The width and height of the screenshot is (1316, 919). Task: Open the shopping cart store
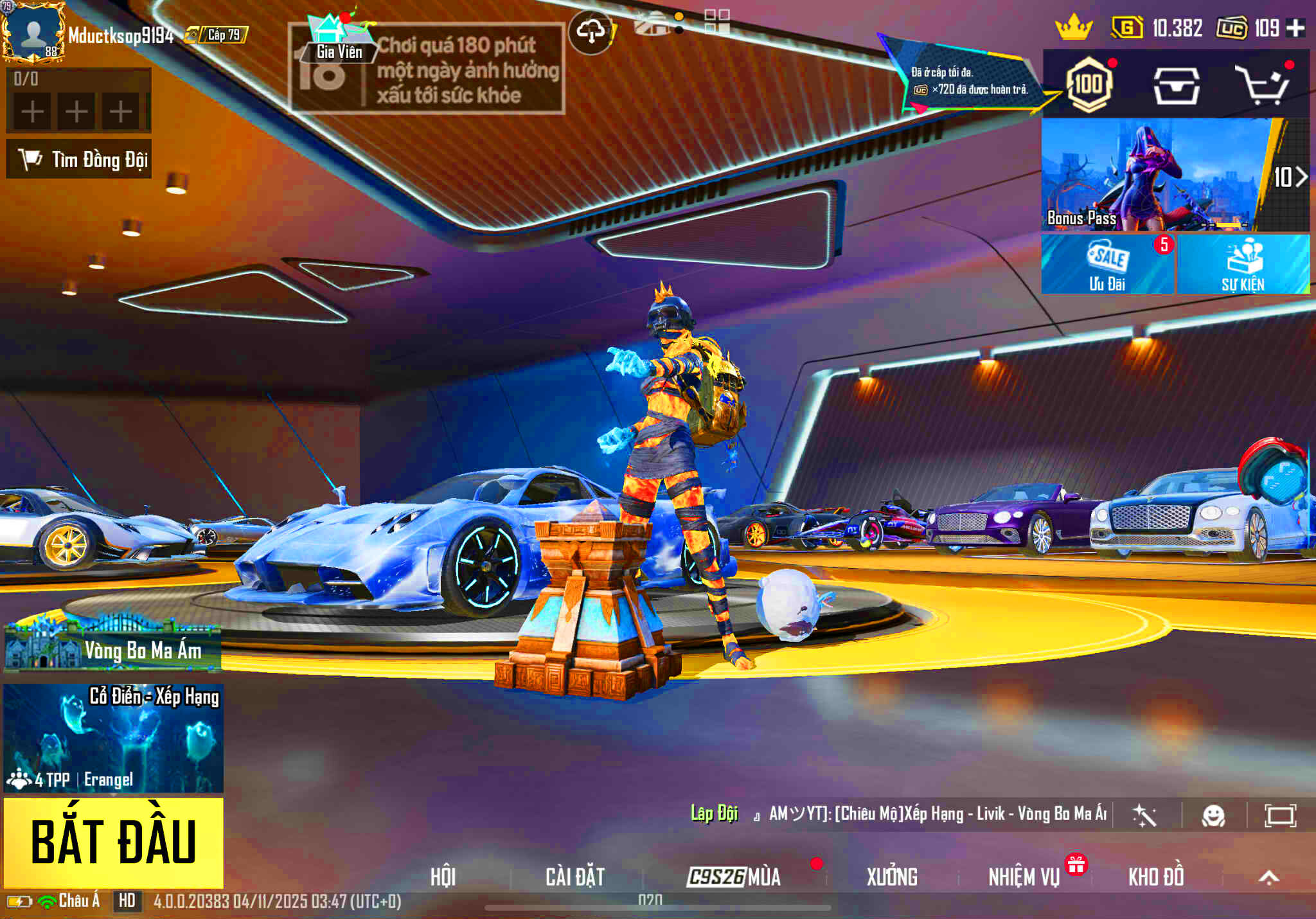[x=1263, y=85]
